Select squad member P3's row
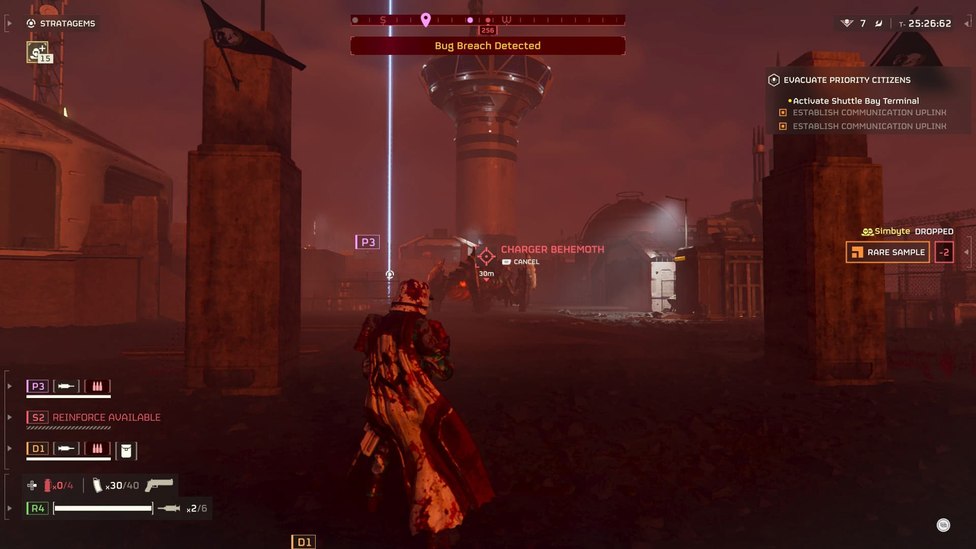The height and width of the screenshot is (549, 976). [68, 386]
